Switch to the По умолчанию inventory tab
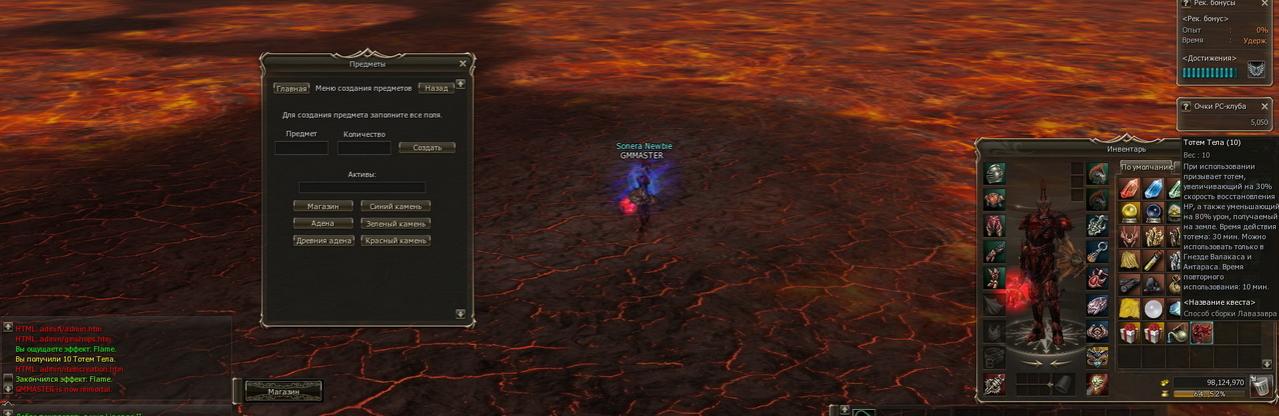 pos(1146,166)
